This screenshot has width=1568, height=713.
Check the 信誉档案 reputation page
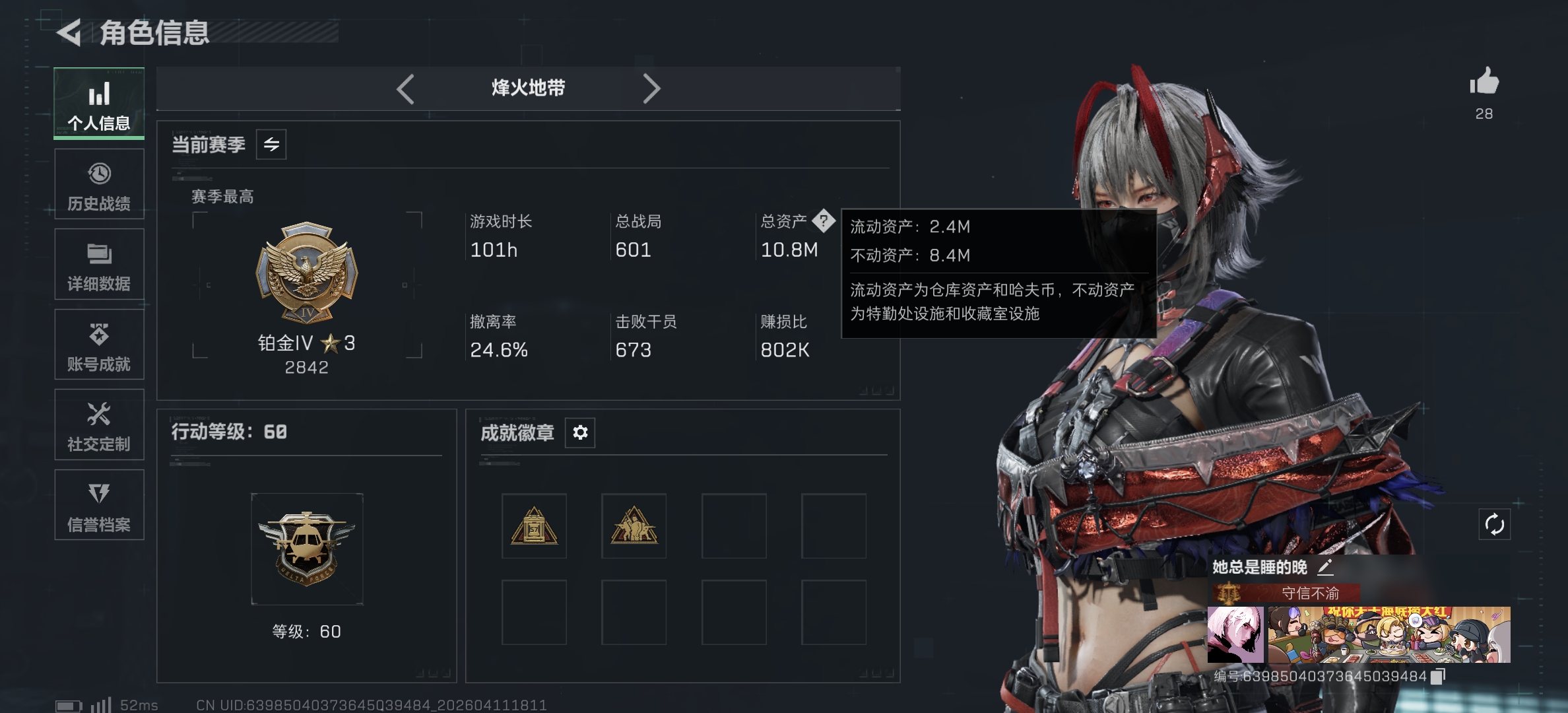point(99,506)
